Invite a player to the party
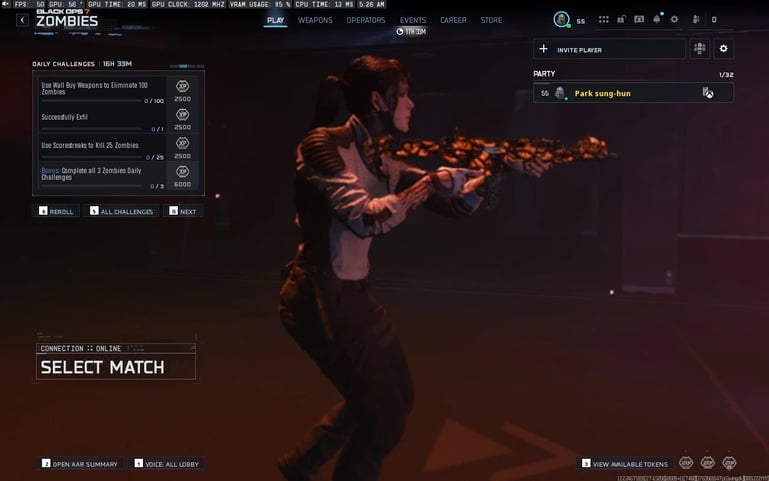Screen dimensions: 769x481 tap(609, 49)
